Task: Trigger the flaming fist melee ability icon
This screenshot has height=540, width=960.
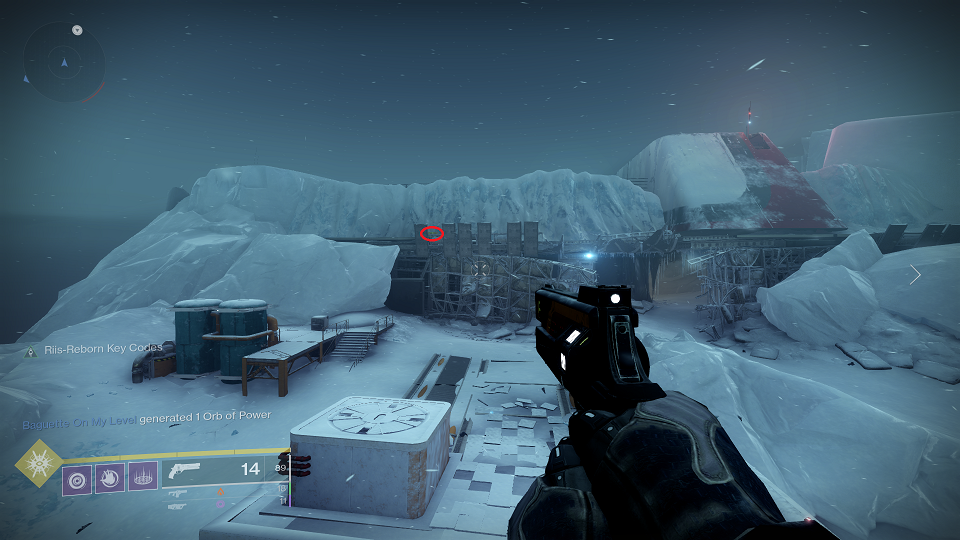Action: 109,477
